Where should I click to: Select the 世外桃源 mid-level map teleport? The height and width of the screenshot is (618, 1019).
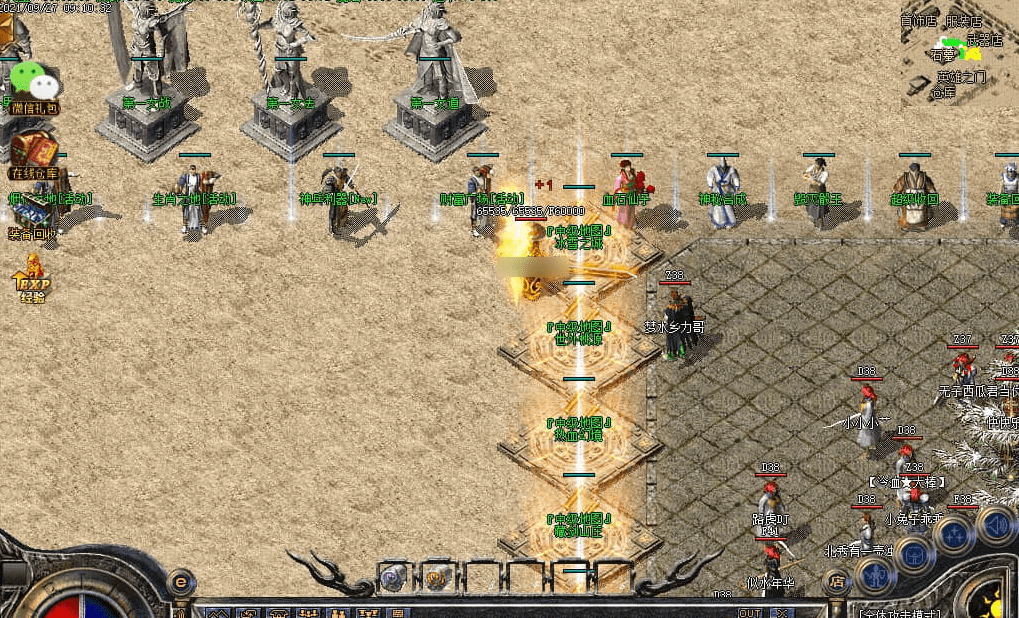pos(578,333)
